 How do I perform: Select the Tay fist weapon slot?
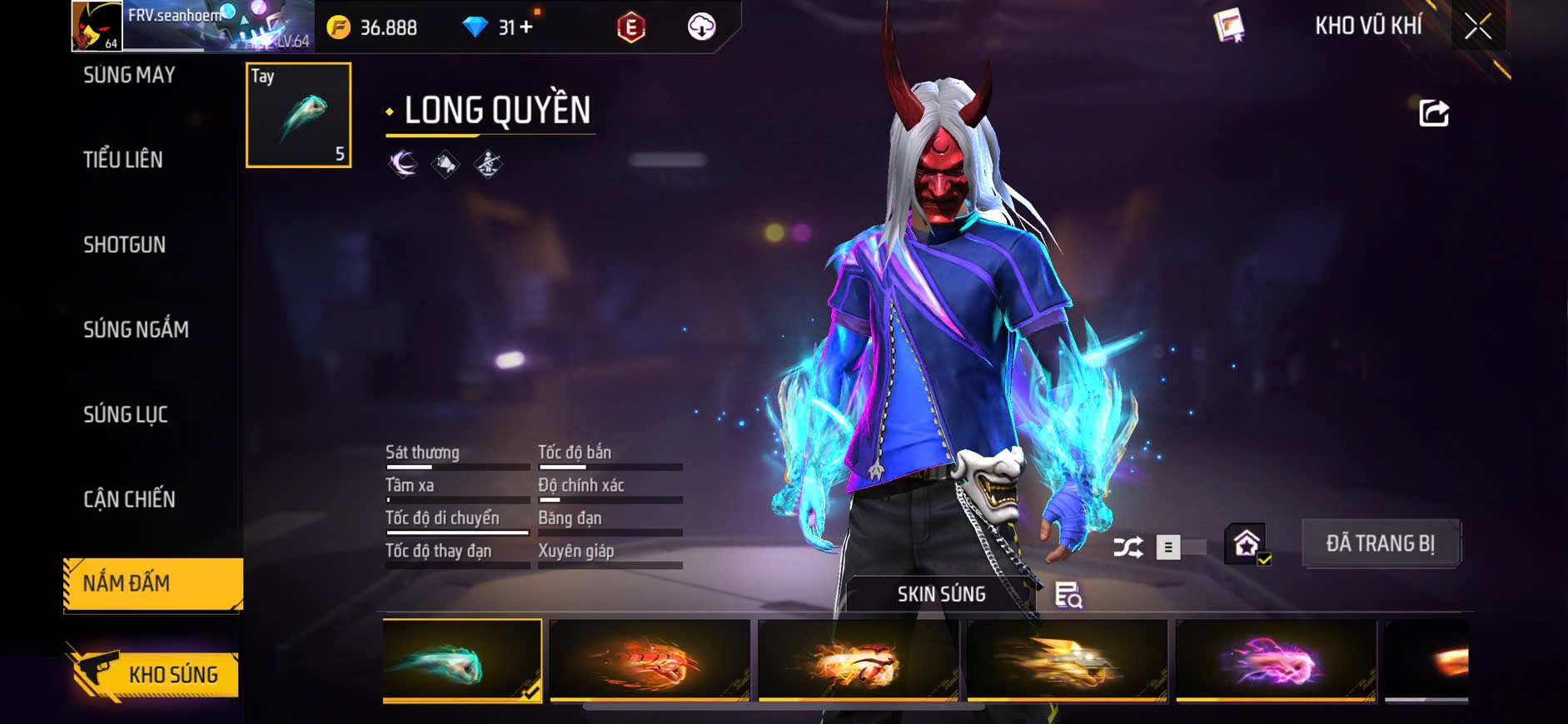click(x=298, y=116)
